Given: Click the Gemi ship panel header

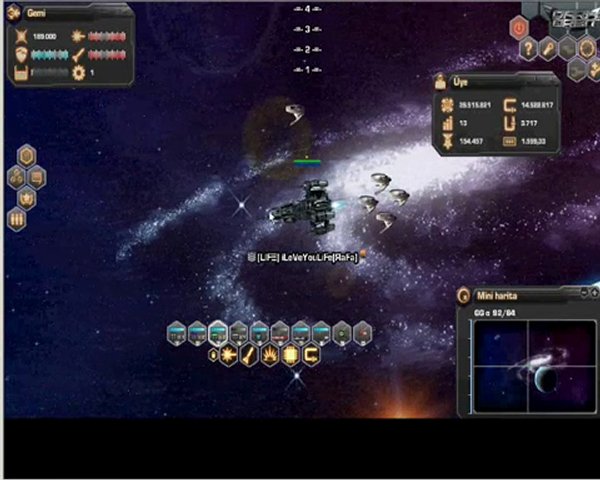Looking at the screenshot, I should [70, 14].
